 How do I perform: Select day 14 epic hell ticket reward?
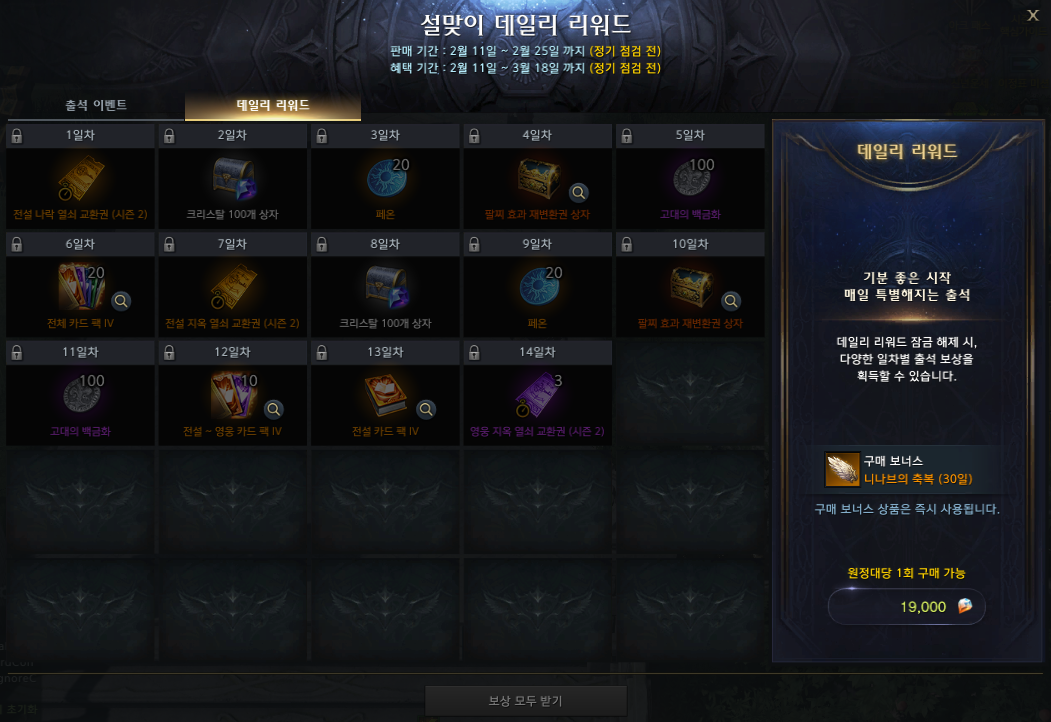pos(537,397)
